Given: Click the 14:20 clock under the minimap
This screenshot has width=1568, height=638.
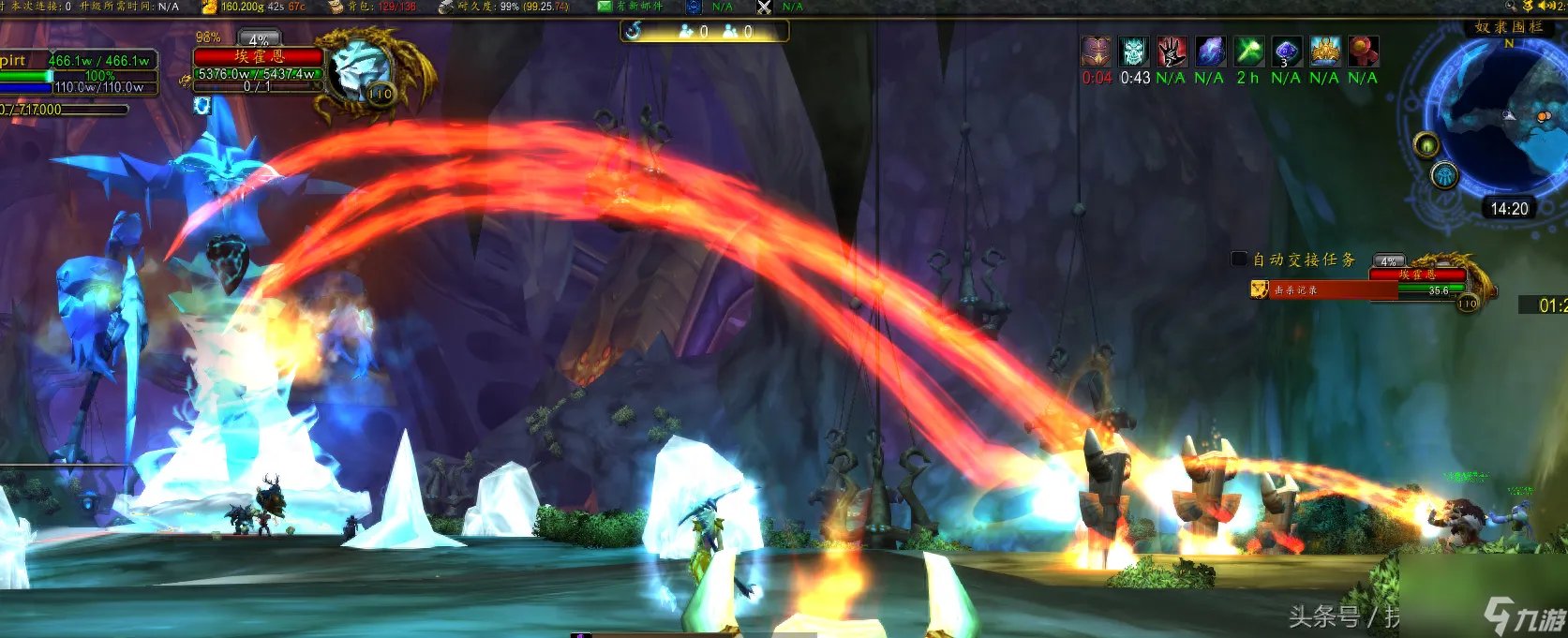Looking at the screenshot, I should (1509, 209).
